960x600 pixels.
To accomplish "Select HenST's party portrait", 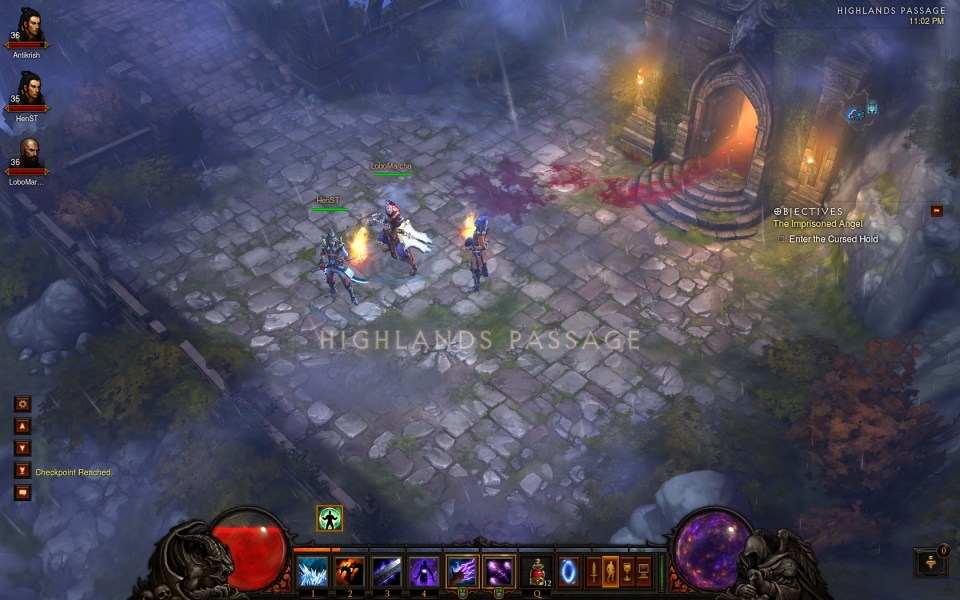I will tap(28, 89).
